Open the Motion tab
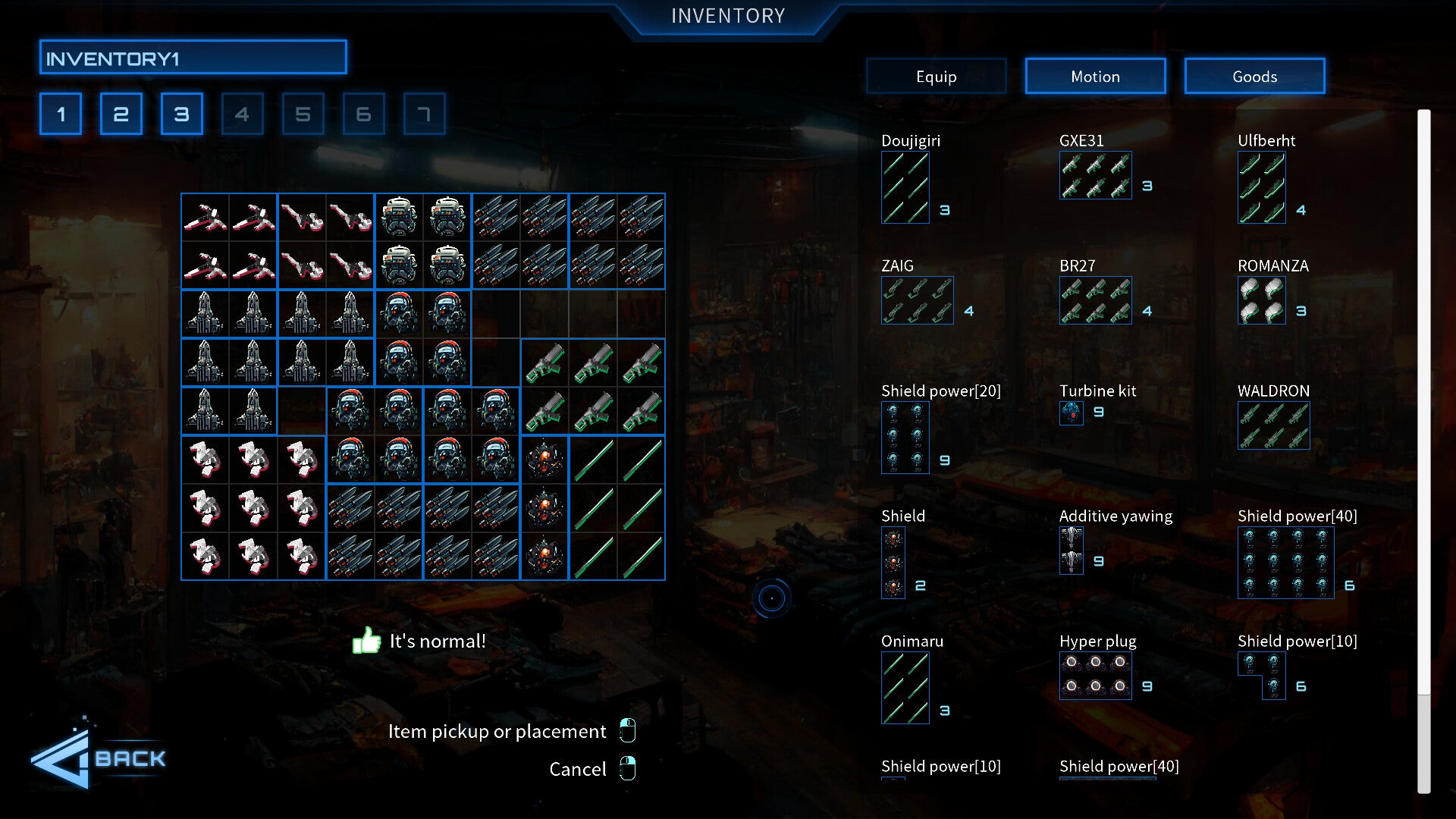Image resolution: width=1456 pixels, height=819 pixels. coord(1095,77)
